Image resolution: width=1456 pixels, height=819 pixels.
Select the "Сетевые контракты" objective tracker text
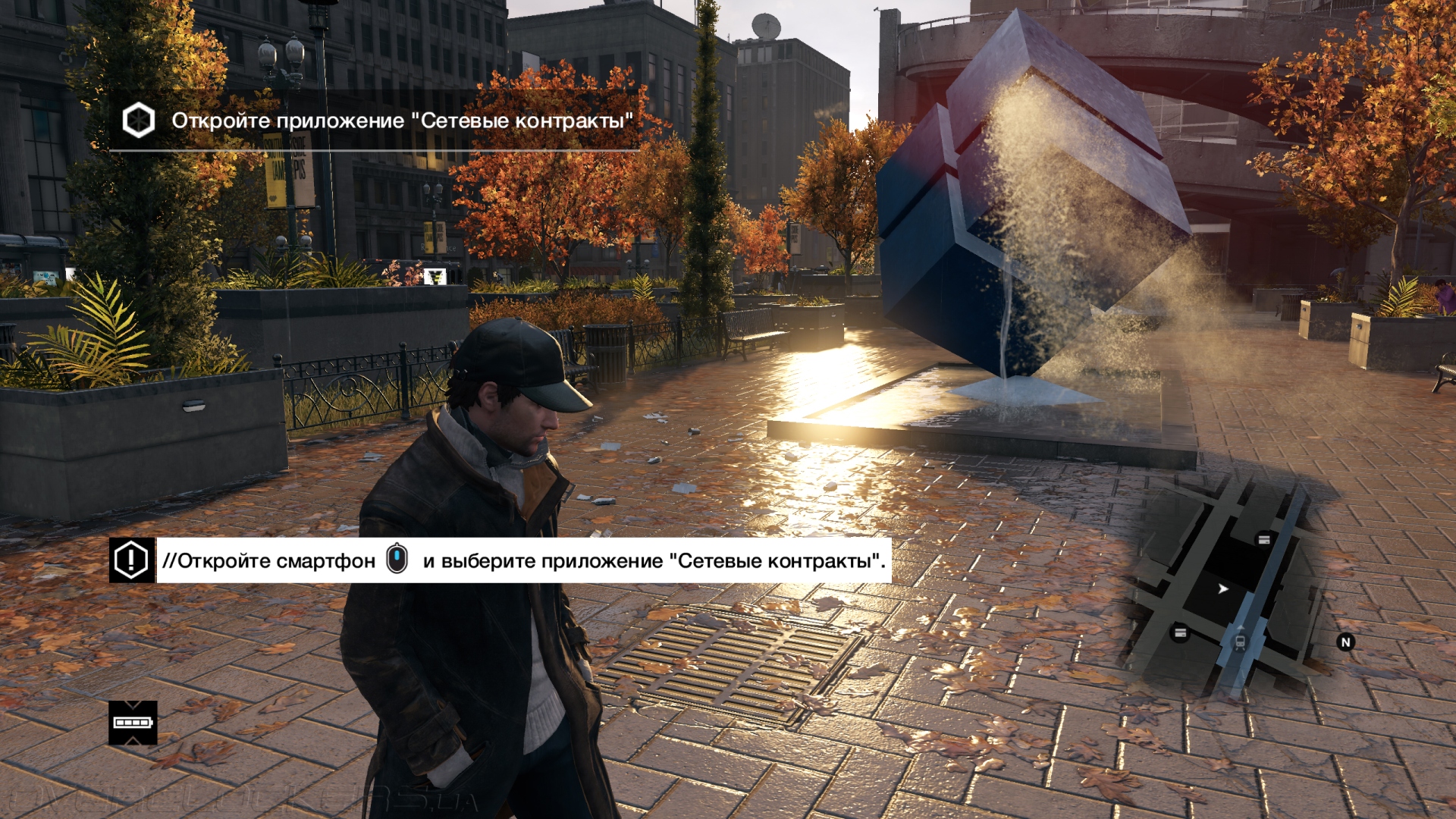point(402,121)
